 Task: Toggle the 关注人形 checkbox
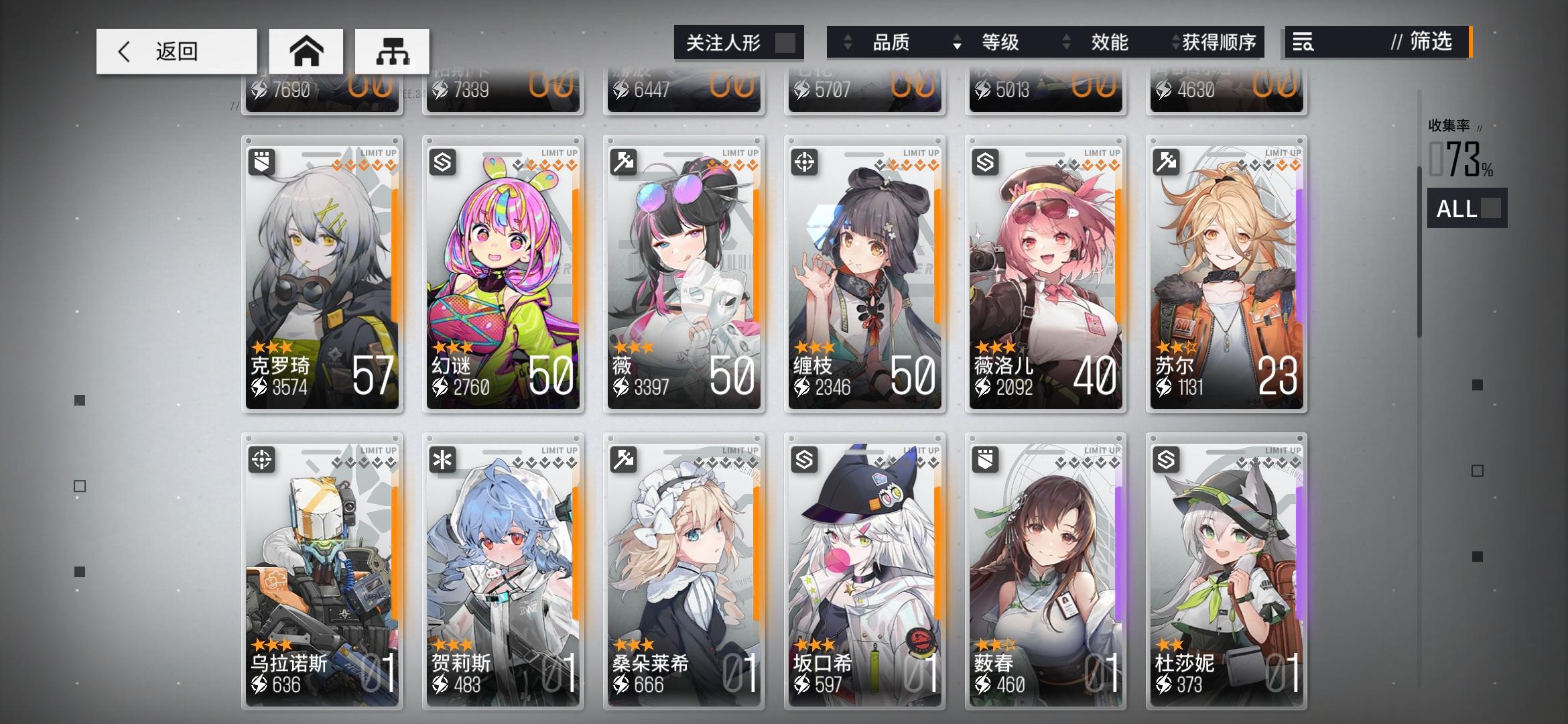pos(783,43)
